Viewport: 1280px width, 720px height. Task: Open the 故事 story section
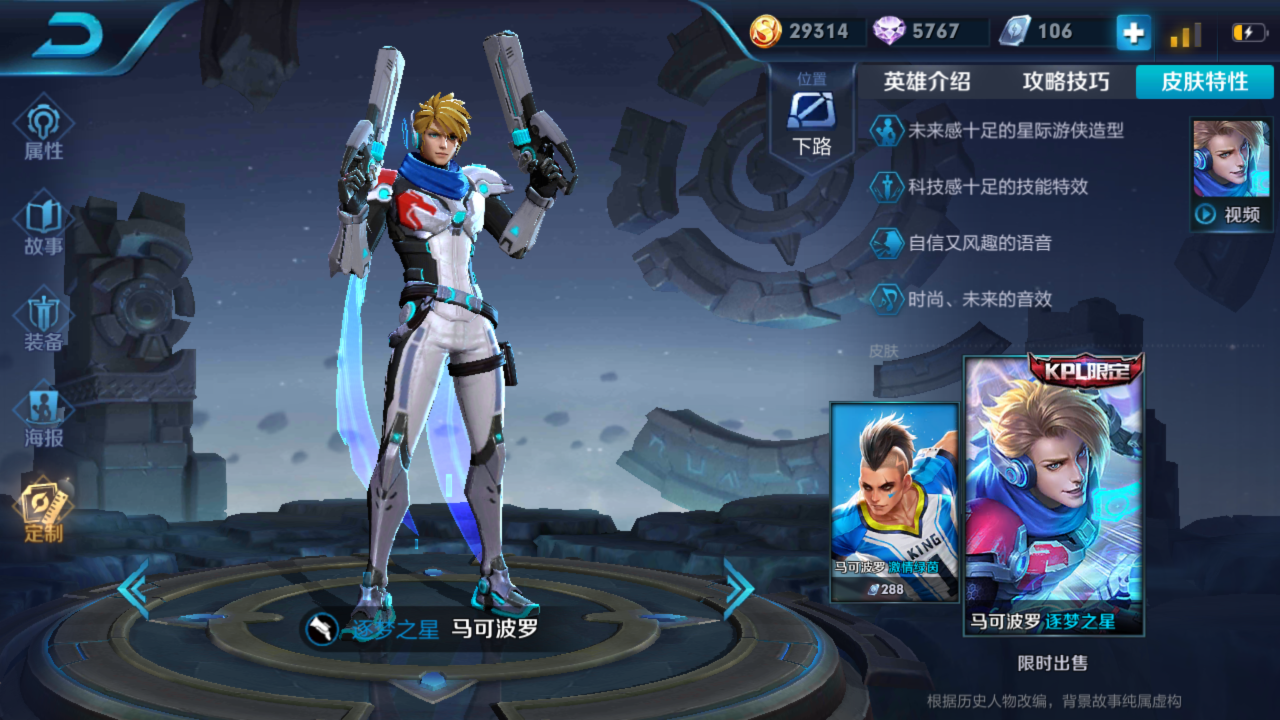click(43, 227)
